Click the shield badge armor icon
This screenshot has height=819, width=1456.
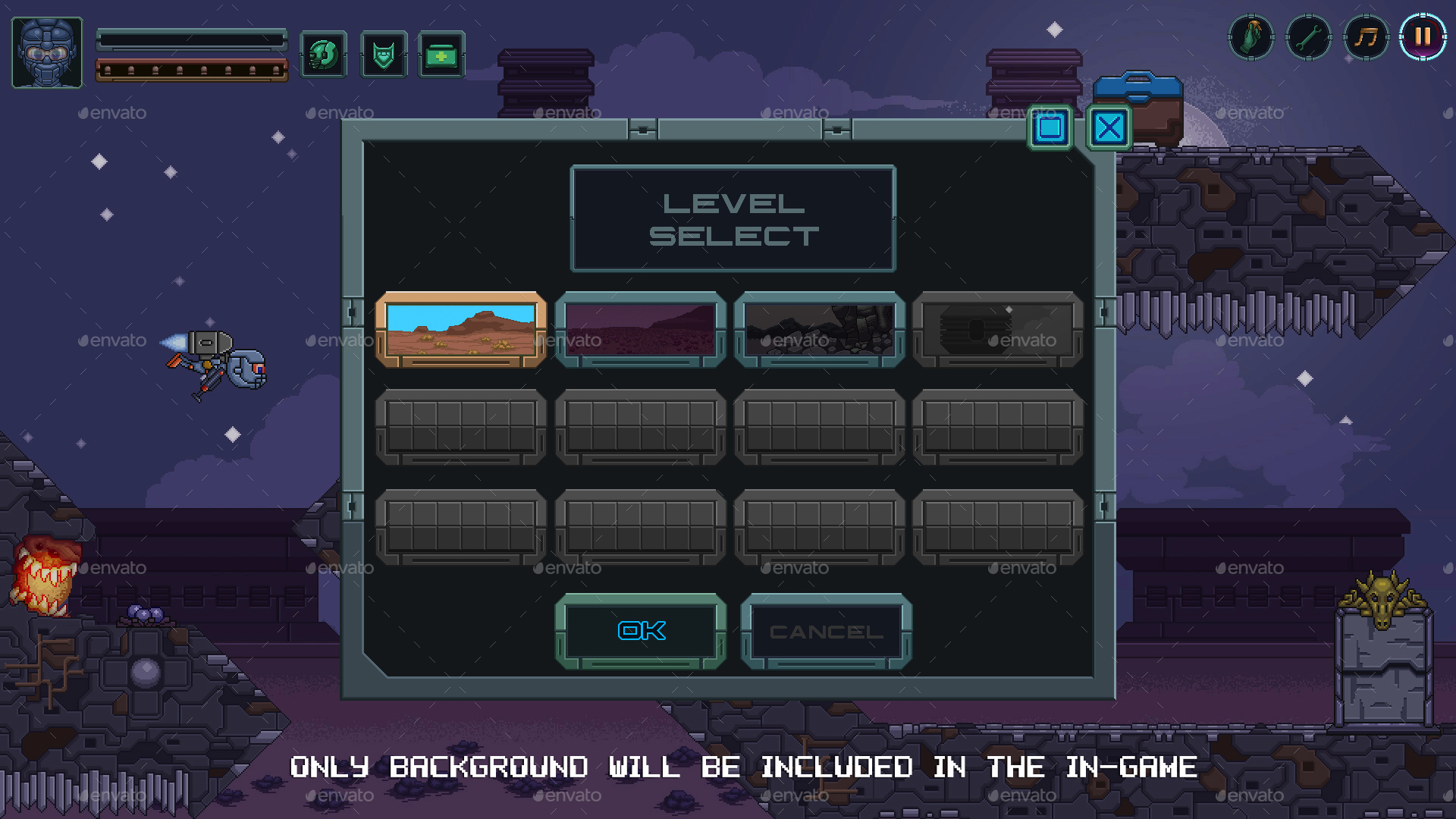[x=384, y=55]
